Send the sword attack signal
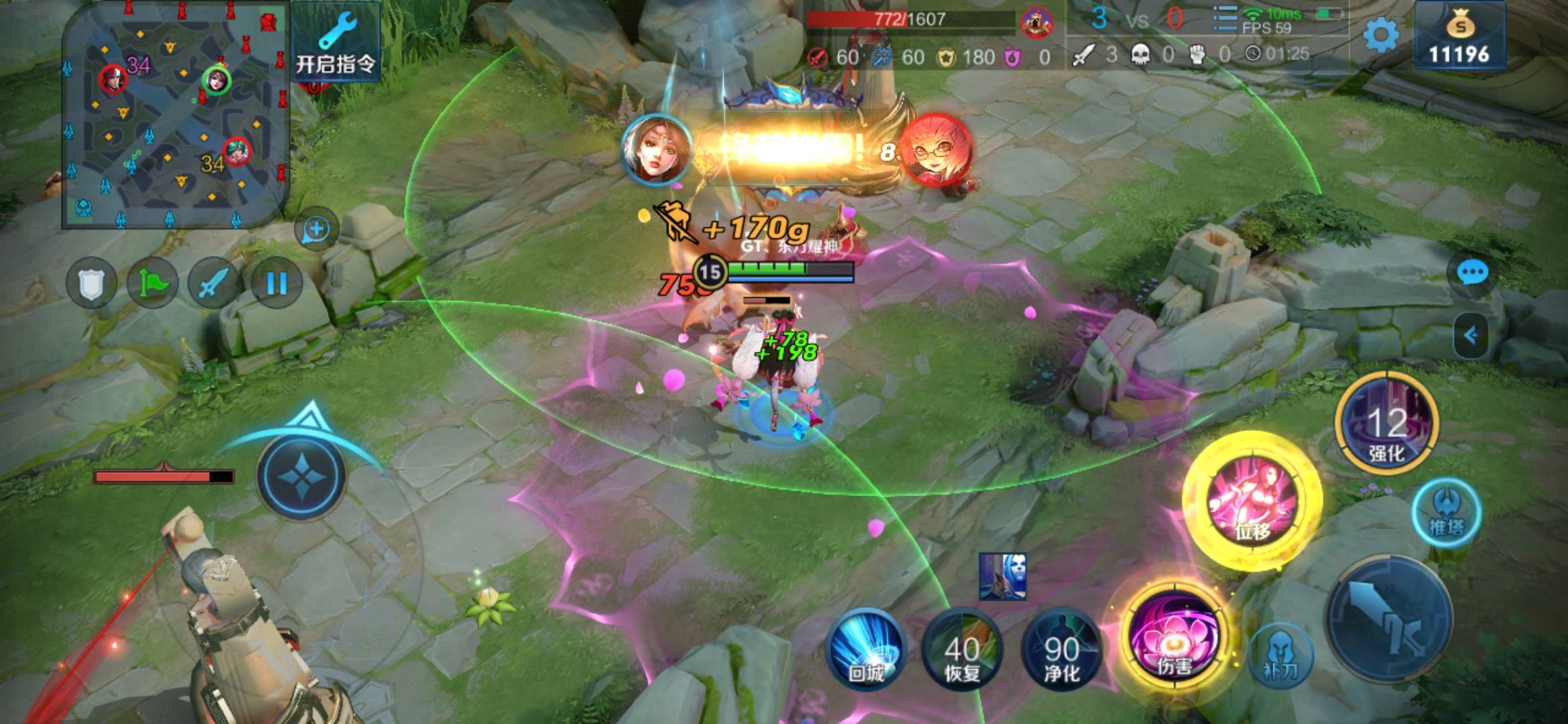Viewport: 1568px width, 724px height. pyautogui.click(x=214, y=284)
